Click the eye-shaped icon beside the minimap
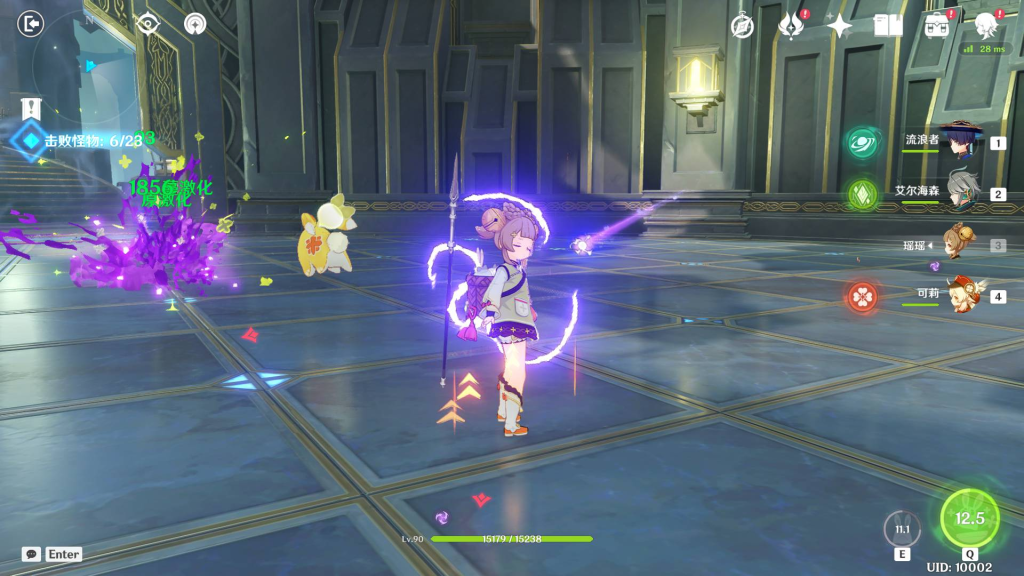This screenshot has width=1024, height=576. [x=148, y=23]
